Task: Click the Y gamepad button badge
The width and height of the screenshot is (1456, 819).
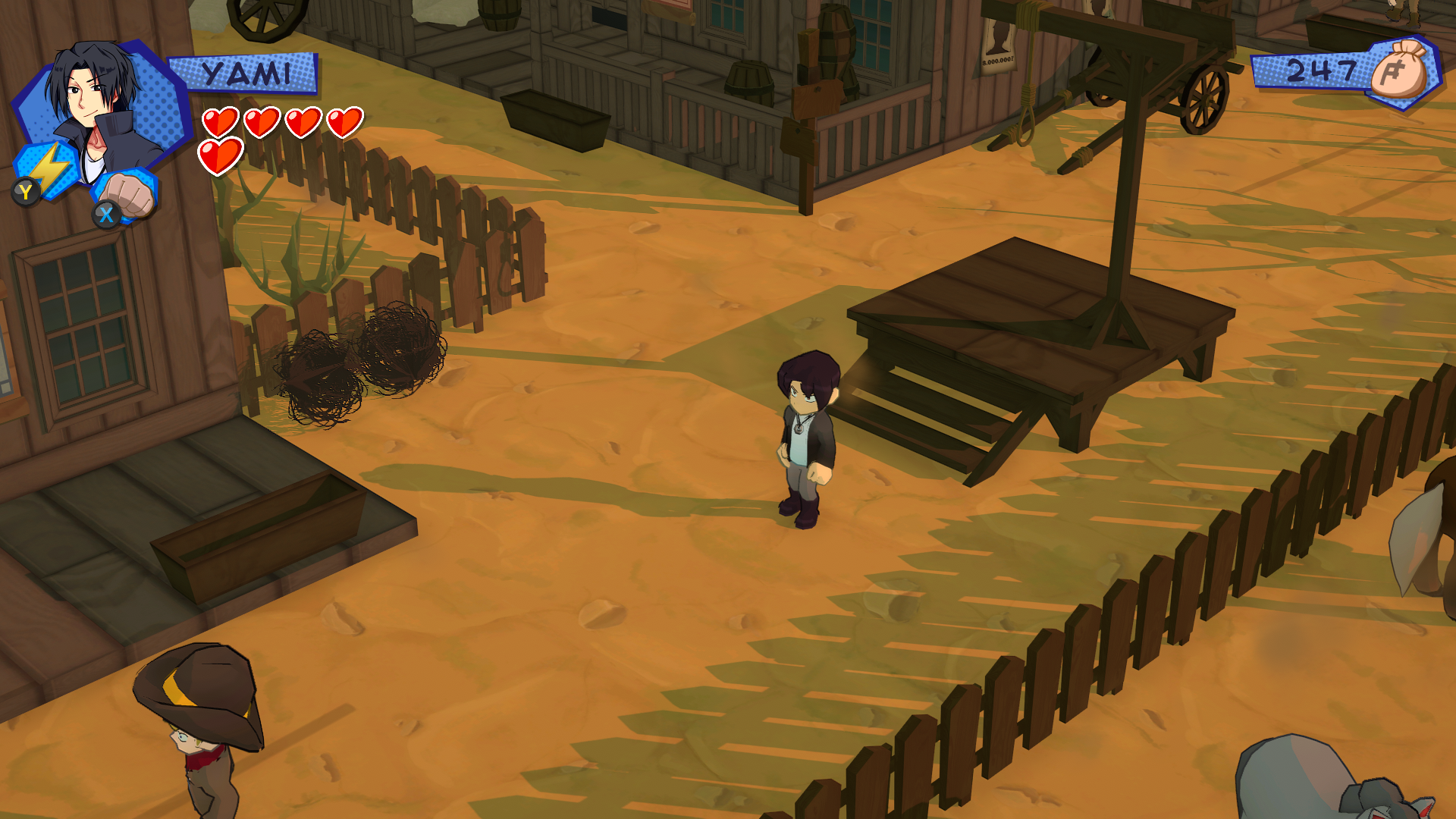Action: pyautogui.click(x=25, y=192)
